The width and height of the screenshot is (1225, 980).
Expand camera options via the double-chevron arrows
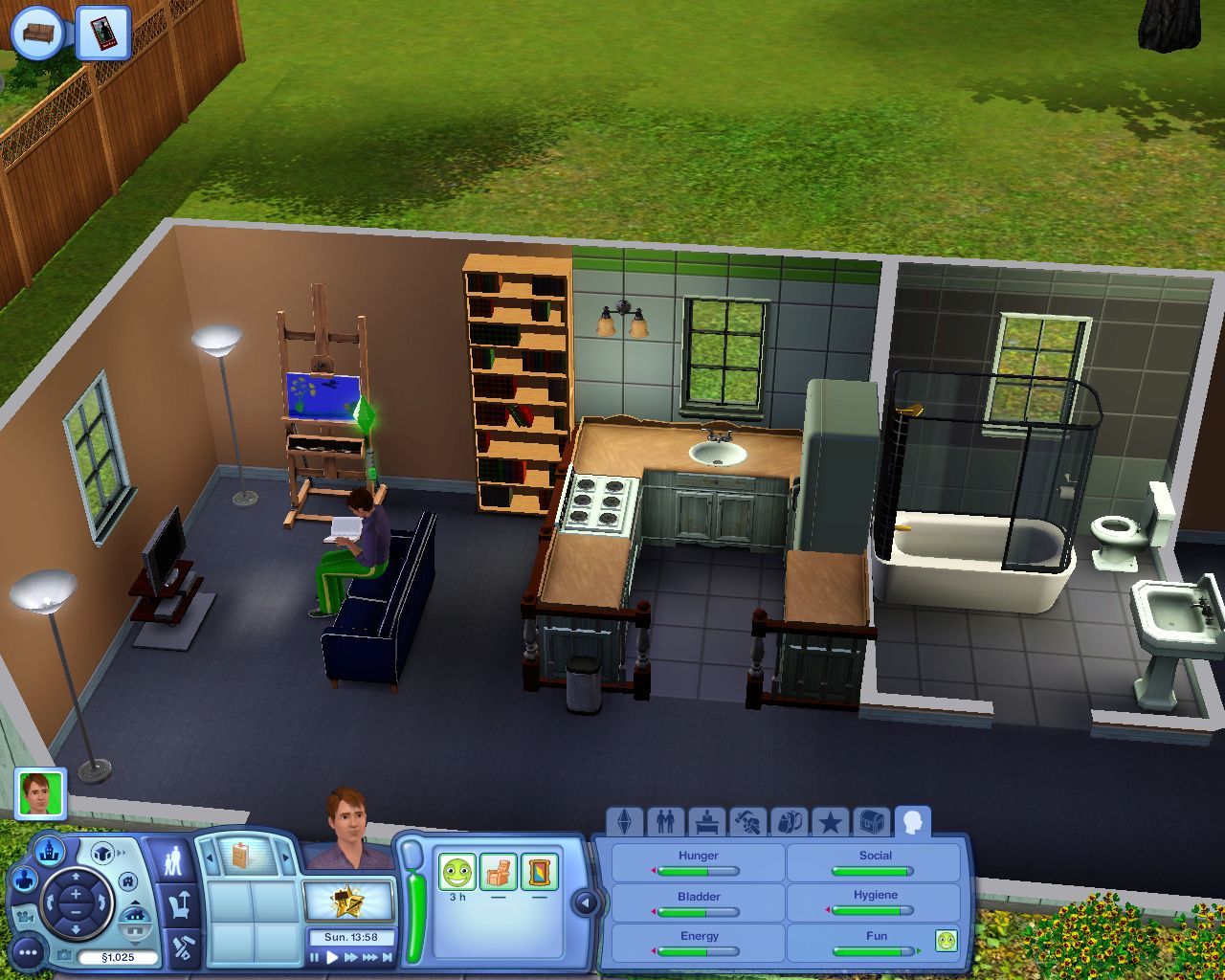[121, 853]
